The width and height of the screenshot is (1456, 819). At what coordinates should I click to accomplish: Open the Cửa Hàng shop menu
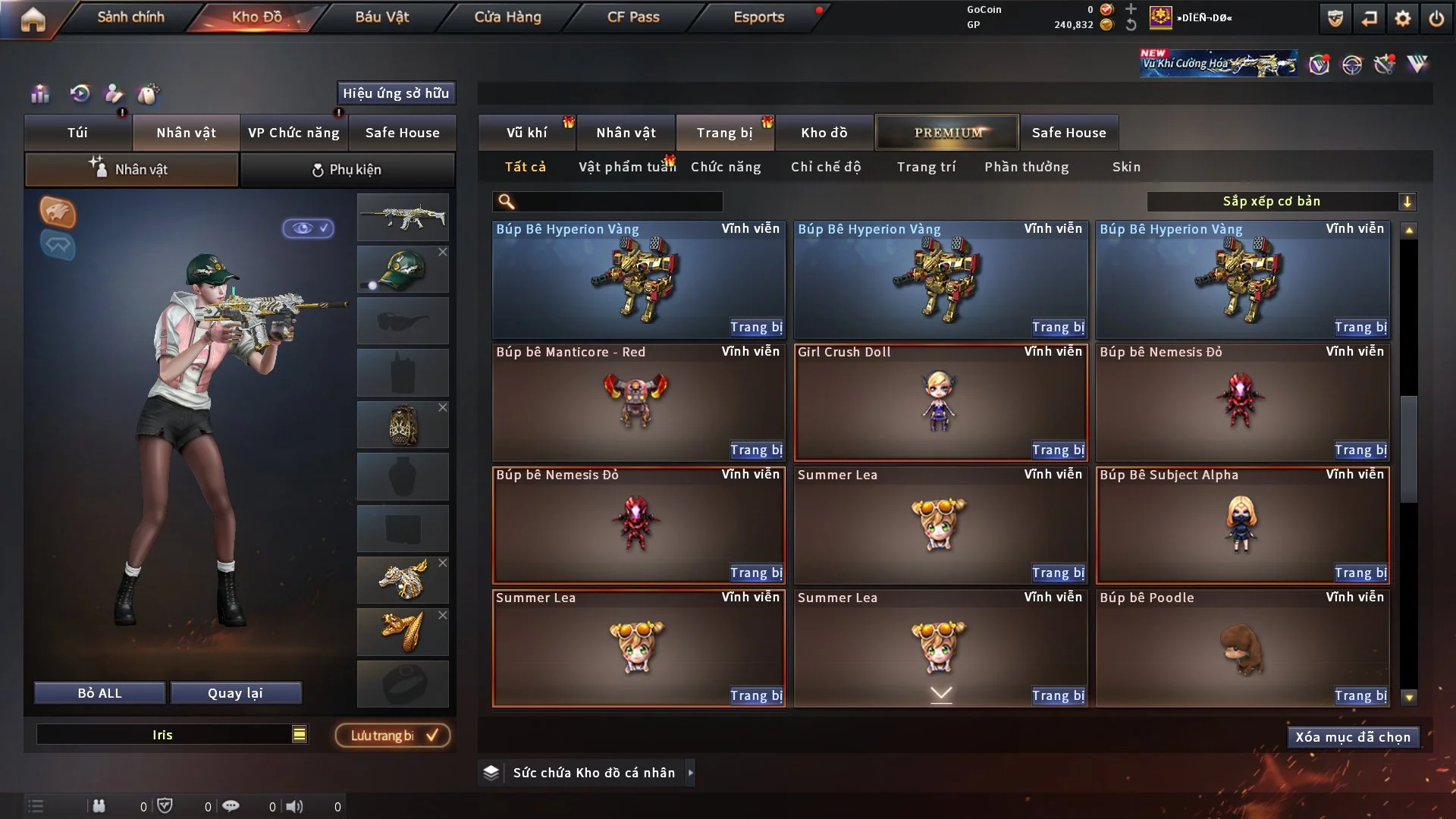[x=507, y=17]
